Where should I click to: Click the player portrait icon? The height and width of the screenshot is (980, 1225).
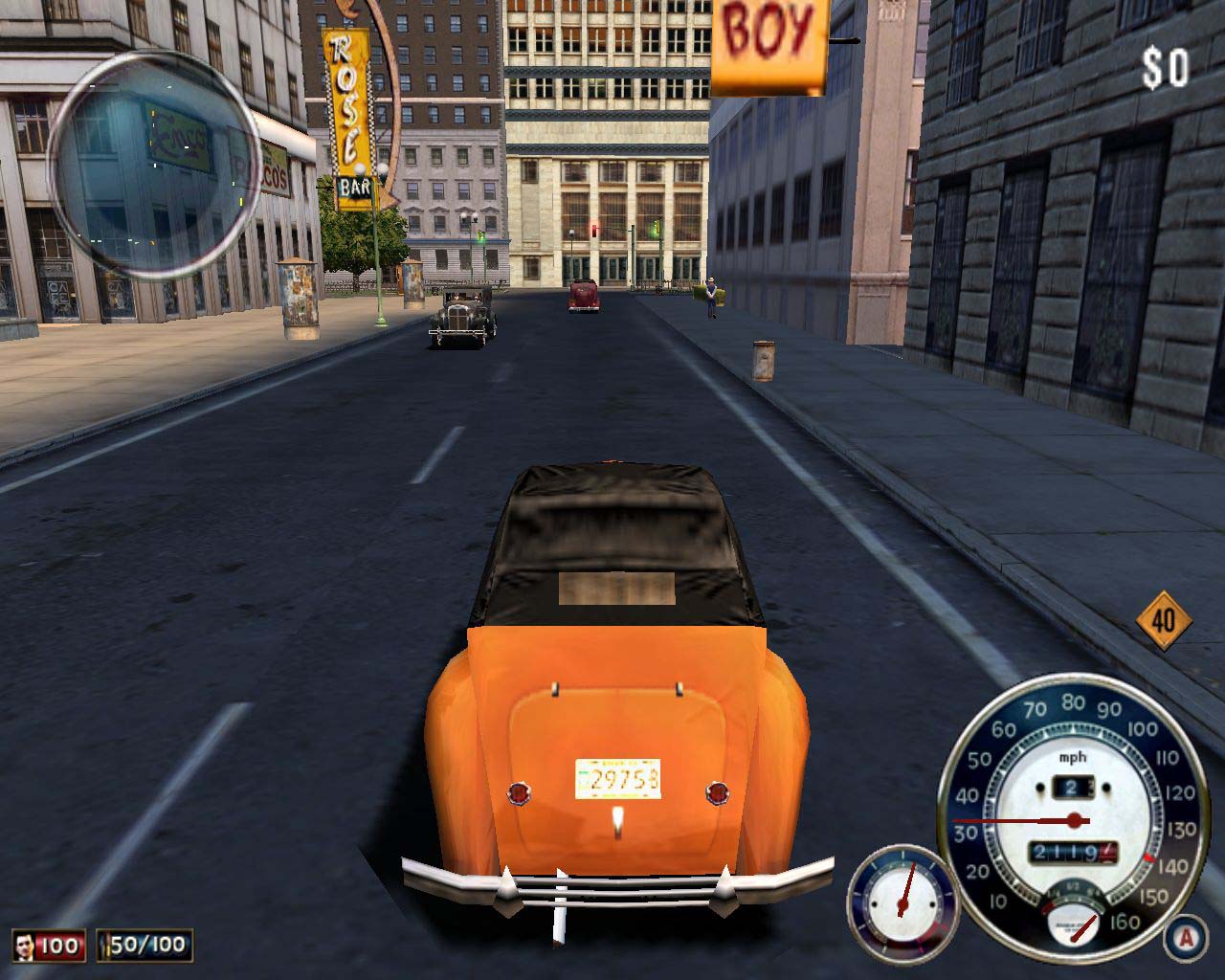tap(25, 947)
